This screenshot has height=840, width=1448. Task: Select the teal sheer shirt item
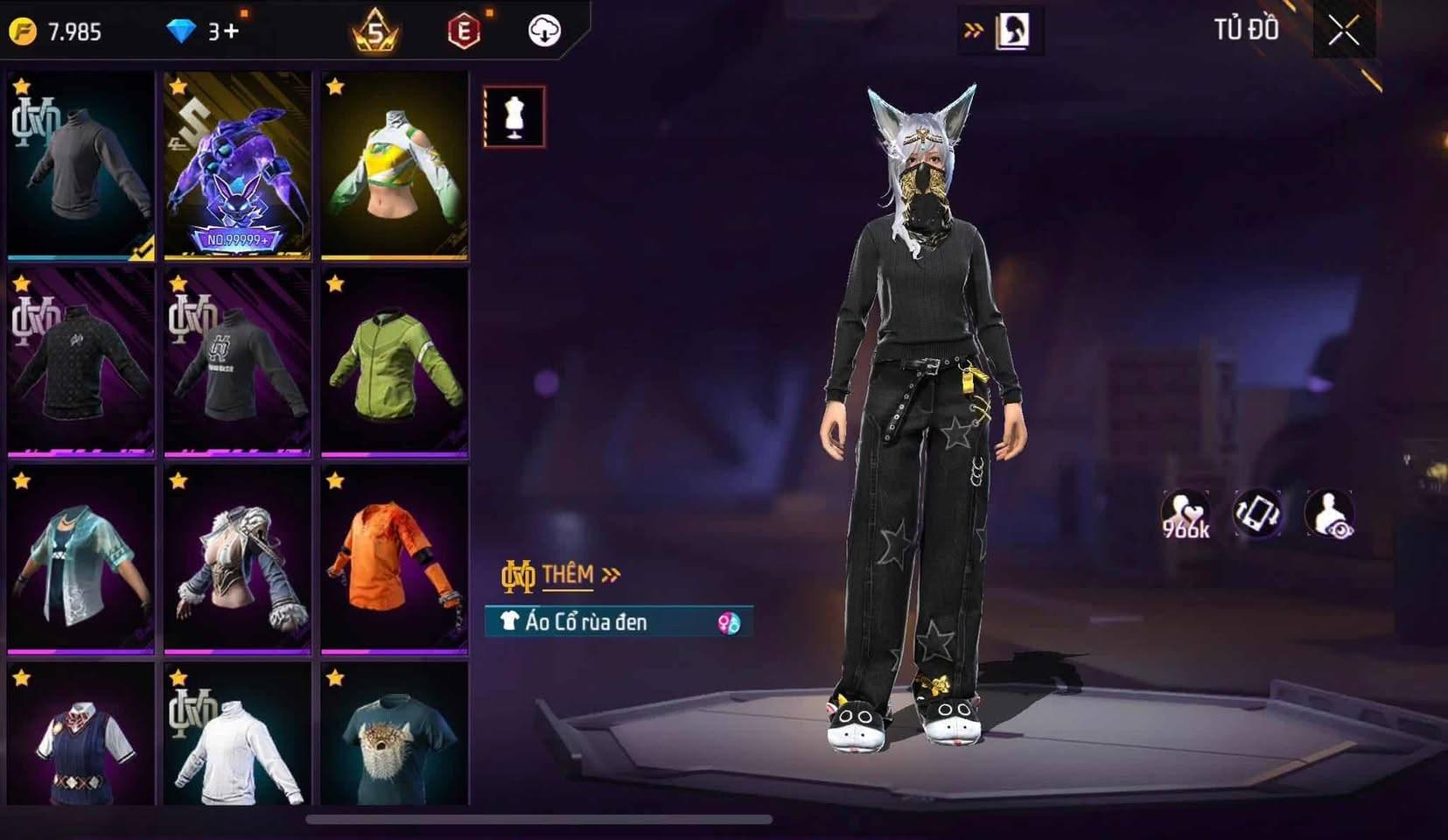click(x=80, y=559)
